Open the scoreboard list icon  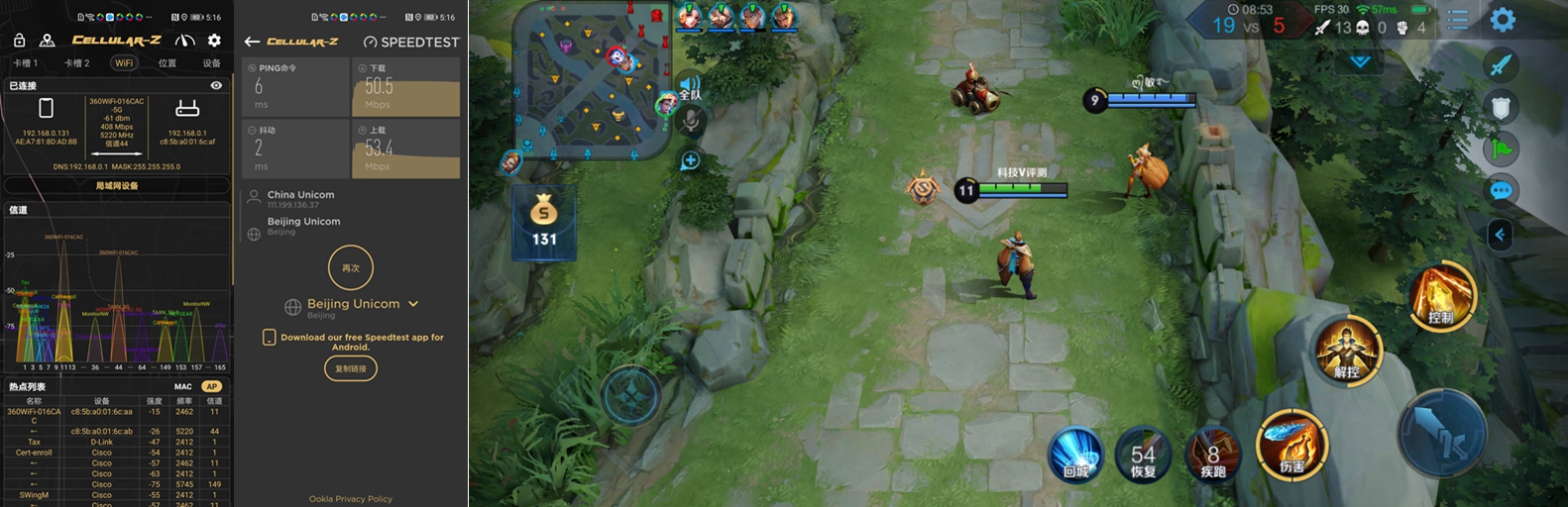coord(1458,20)
